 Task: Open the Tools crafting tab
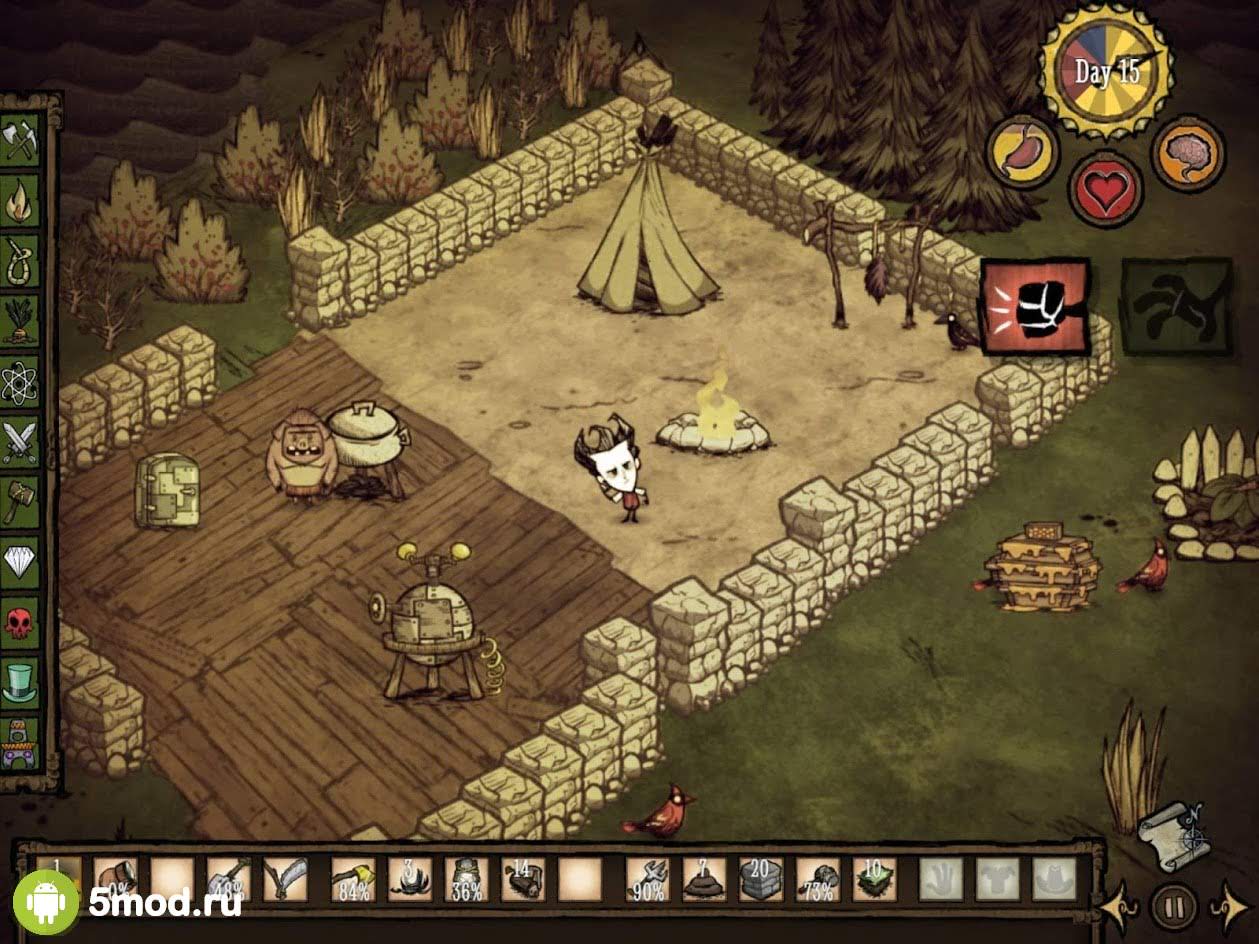[20, 140]
